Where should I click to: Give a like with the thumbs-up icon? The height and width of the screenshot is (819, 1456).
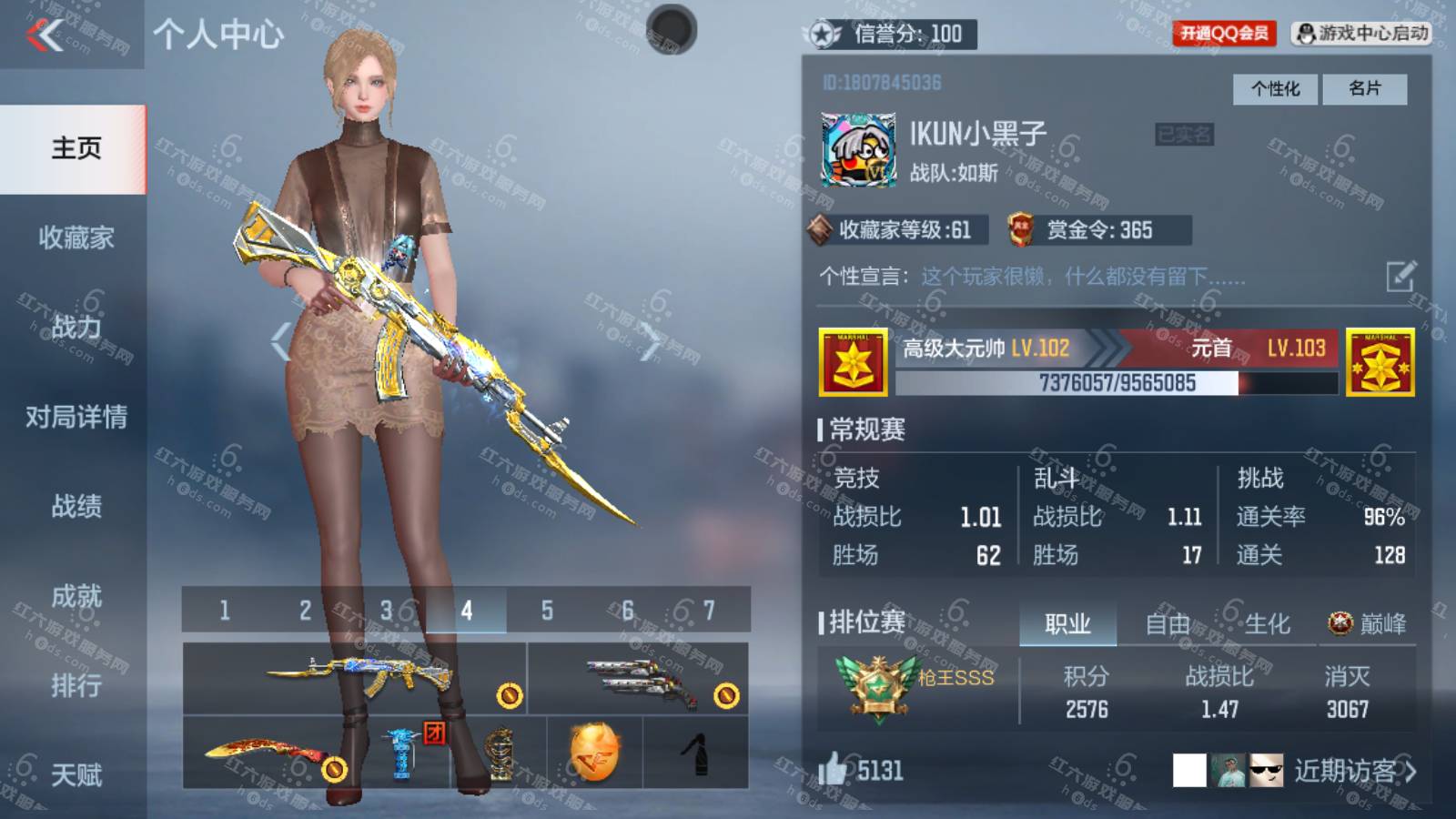833,770
